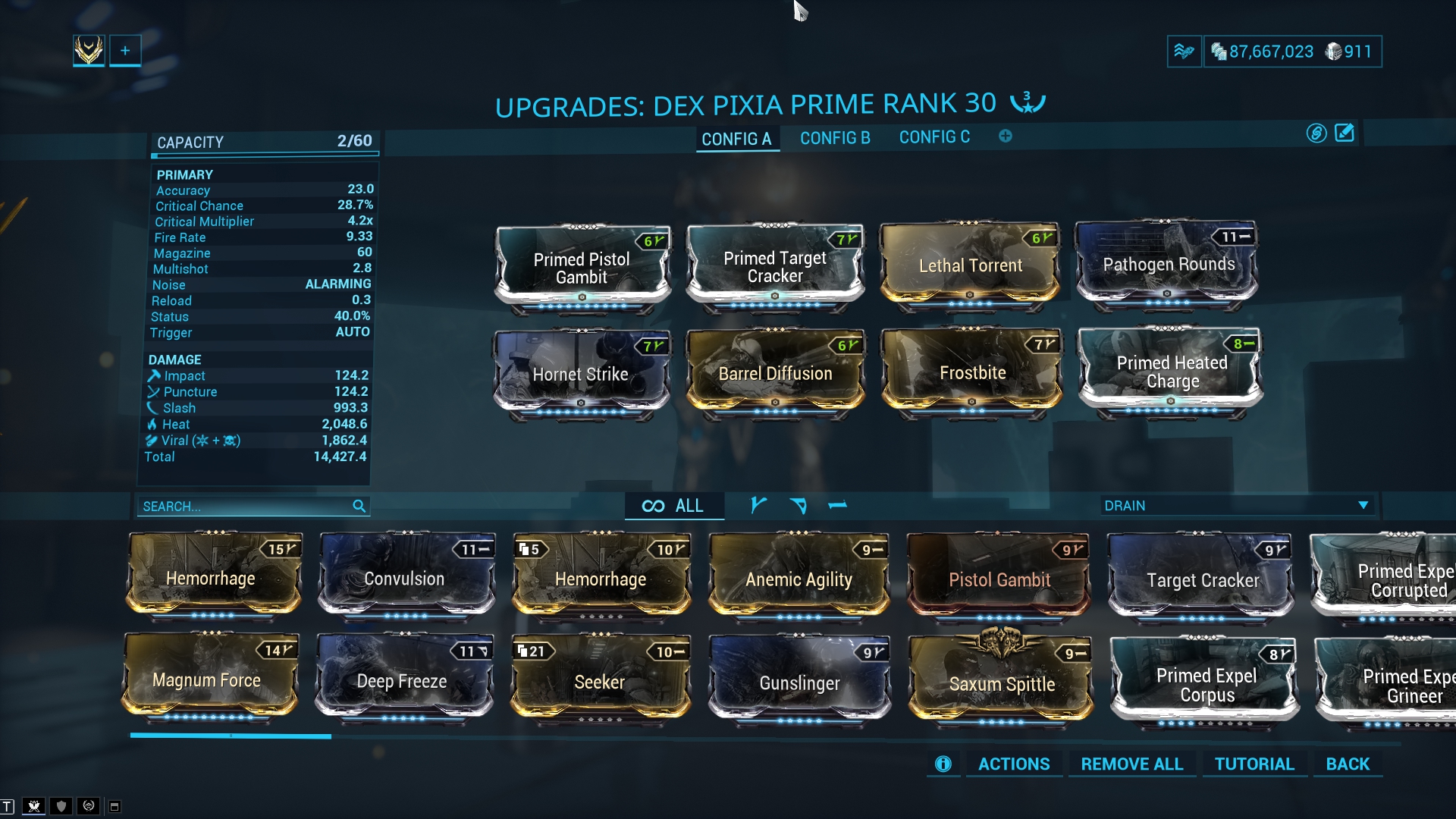Click the info icon beside Actions
Viewport: 1456px width, 819px height.
[x=943, y=764]
